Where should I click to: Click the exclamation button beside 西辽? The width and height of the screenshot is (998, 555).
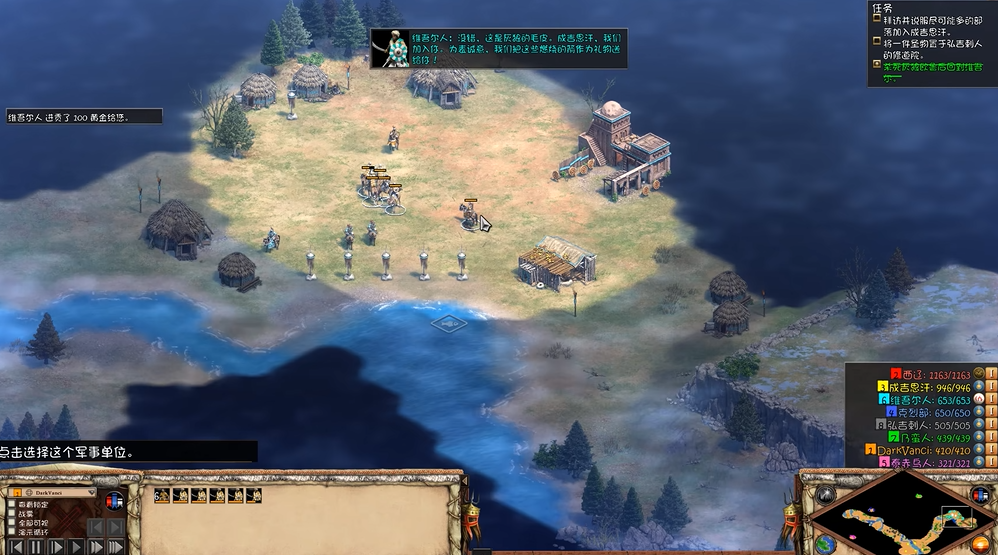(991, 373)
